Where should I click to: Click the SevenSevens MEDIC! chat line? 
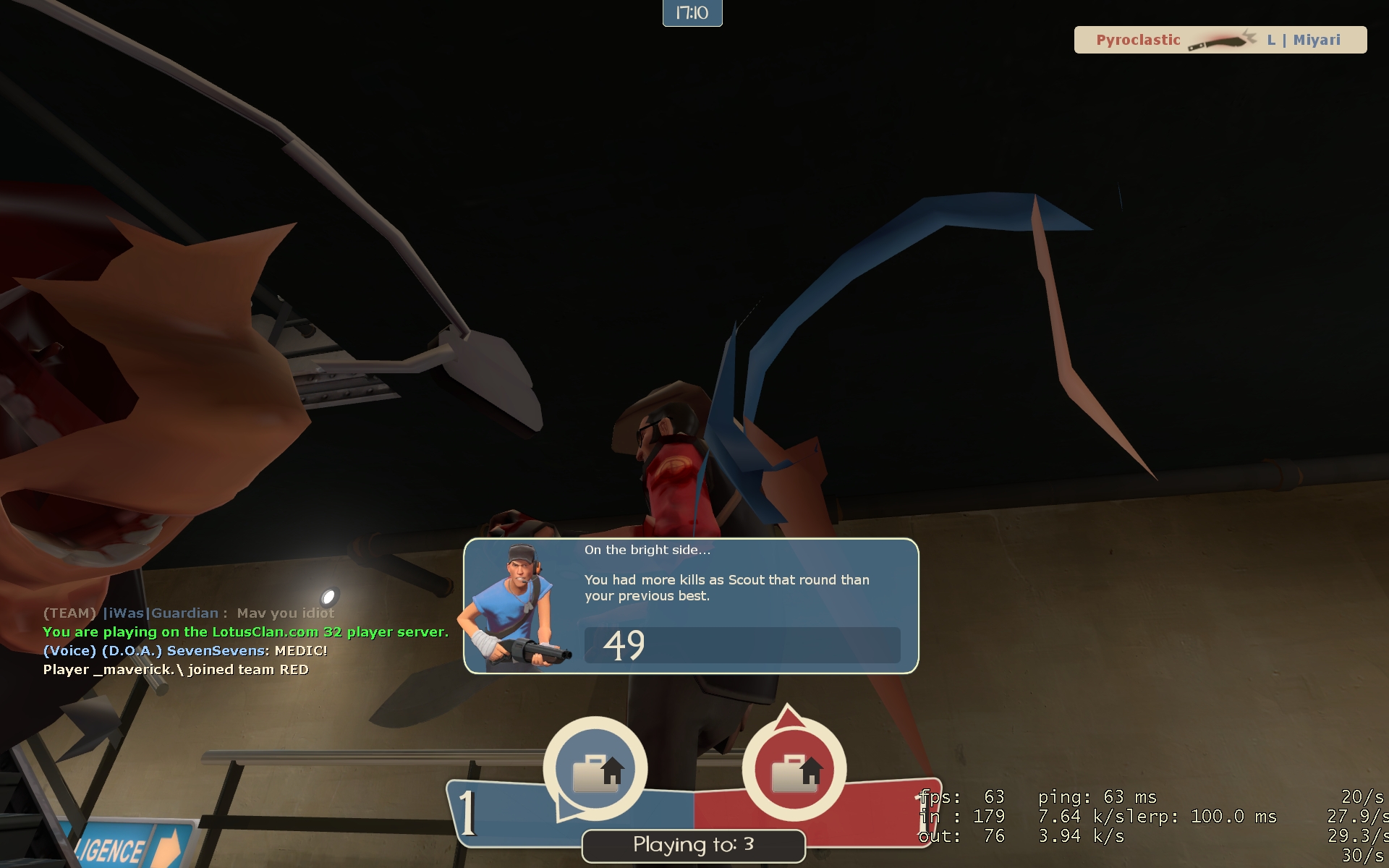[x=185, y=650]
